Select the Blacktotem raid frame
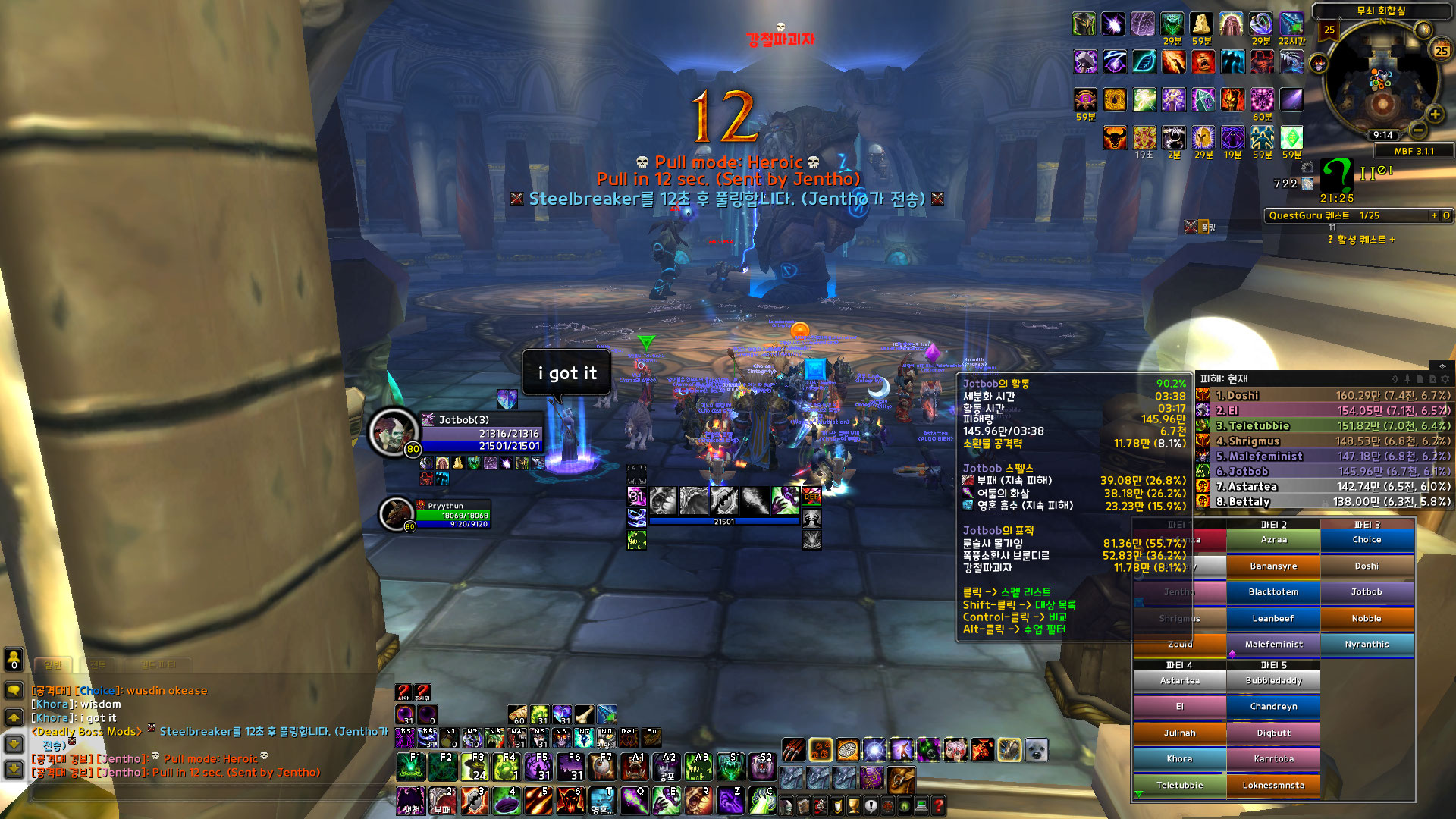This screenshot has height=819, width=1456. coord(1273,592)
